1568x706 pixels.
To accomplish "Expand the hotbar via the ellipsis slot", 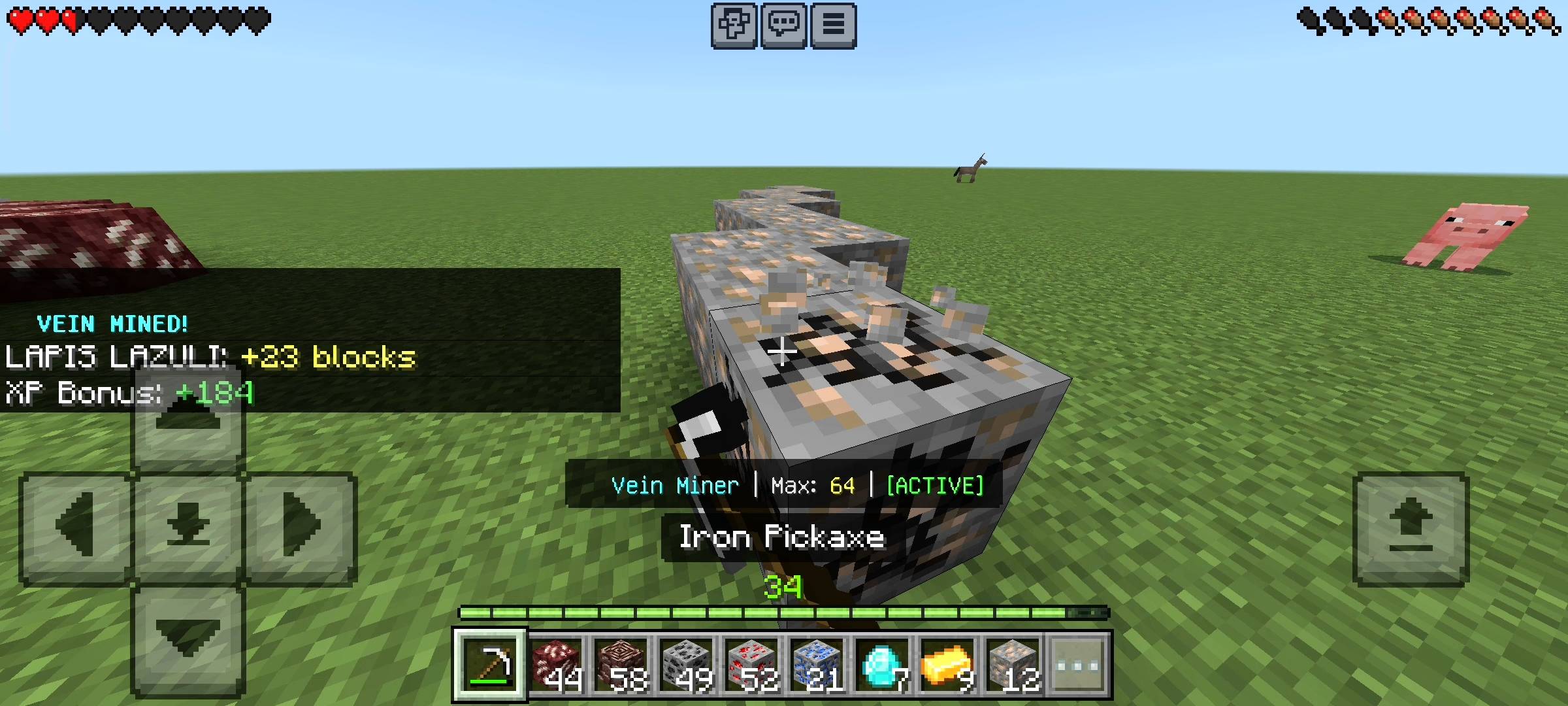I will [x=1079, y=665].
